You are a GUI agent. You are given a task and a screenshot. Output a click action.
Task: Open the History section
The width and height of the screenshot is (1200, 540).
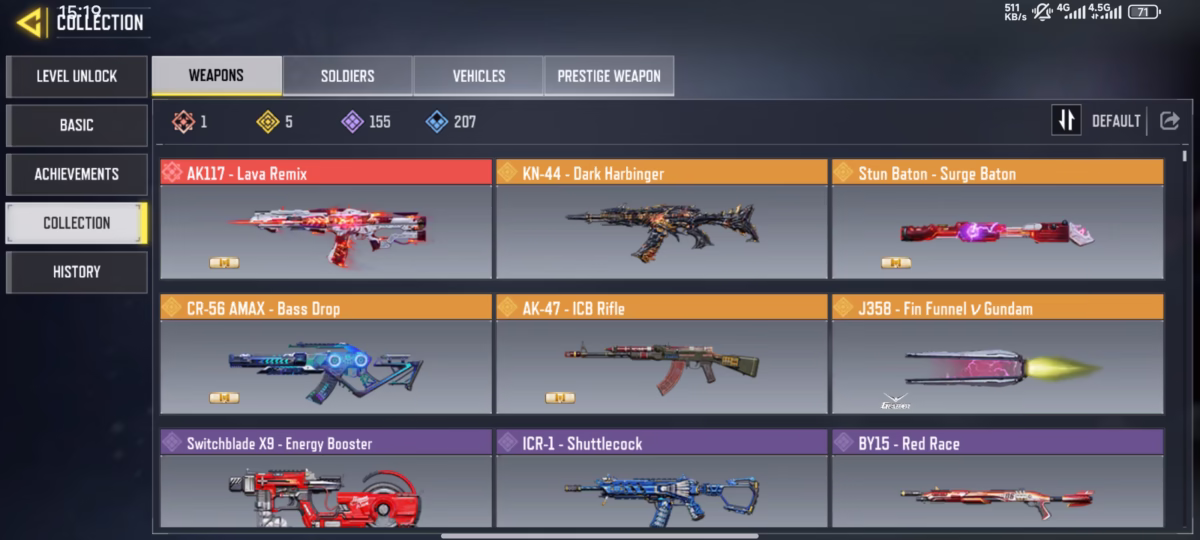pyautogui.click(x=77, y=272)
